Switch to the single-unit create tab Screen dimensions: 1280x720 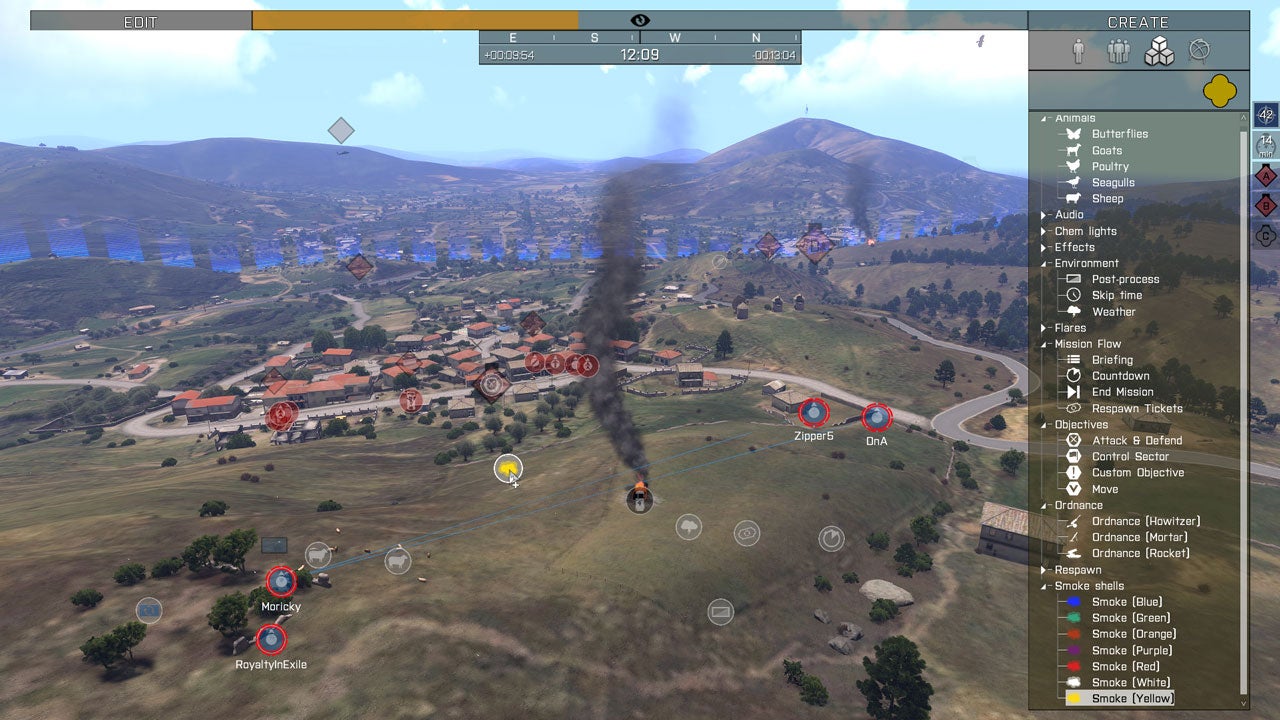[1078, 52]
